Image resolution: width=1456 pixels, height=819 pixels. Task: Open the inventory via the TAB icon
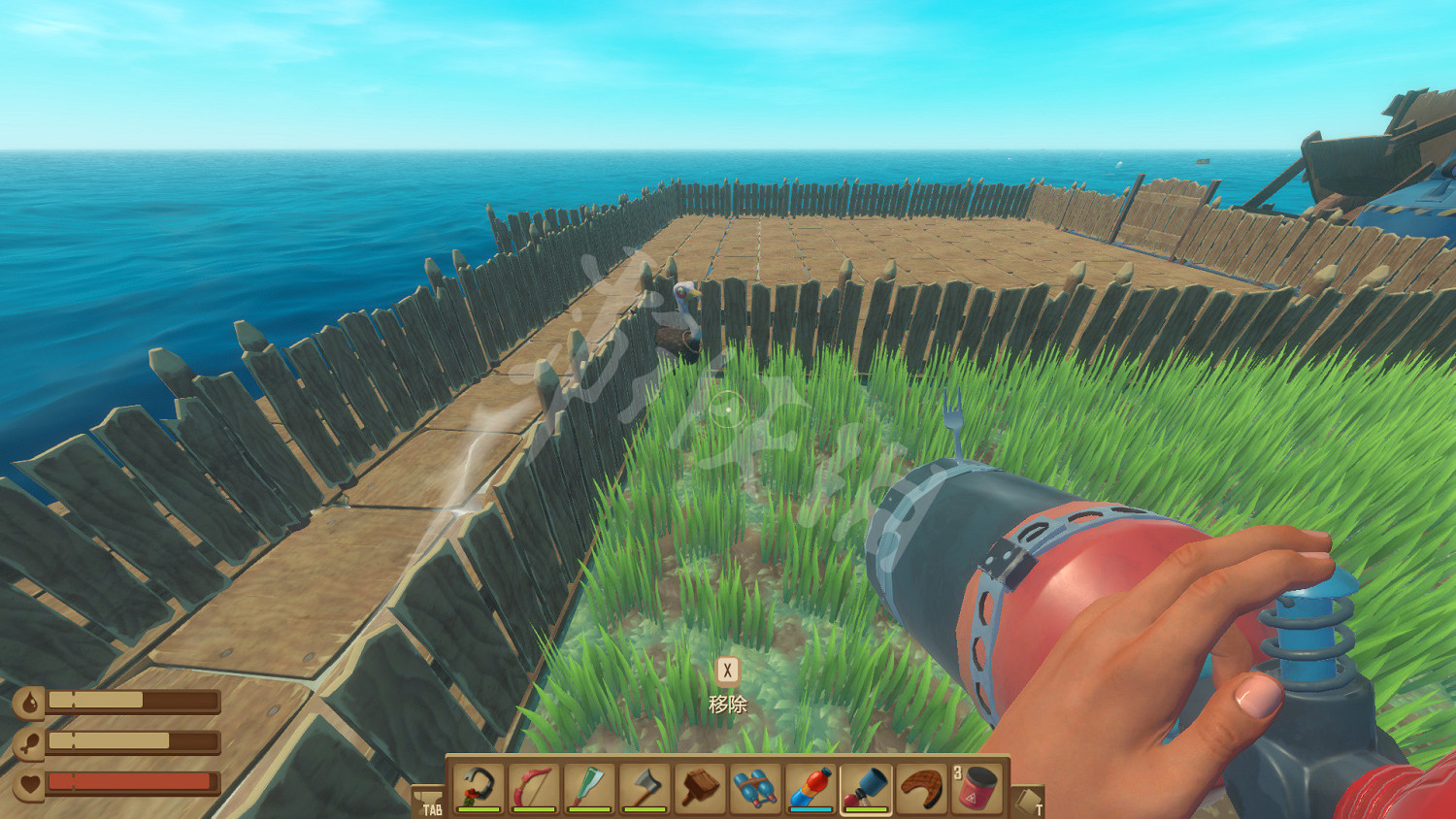click(x=428, y=802)
